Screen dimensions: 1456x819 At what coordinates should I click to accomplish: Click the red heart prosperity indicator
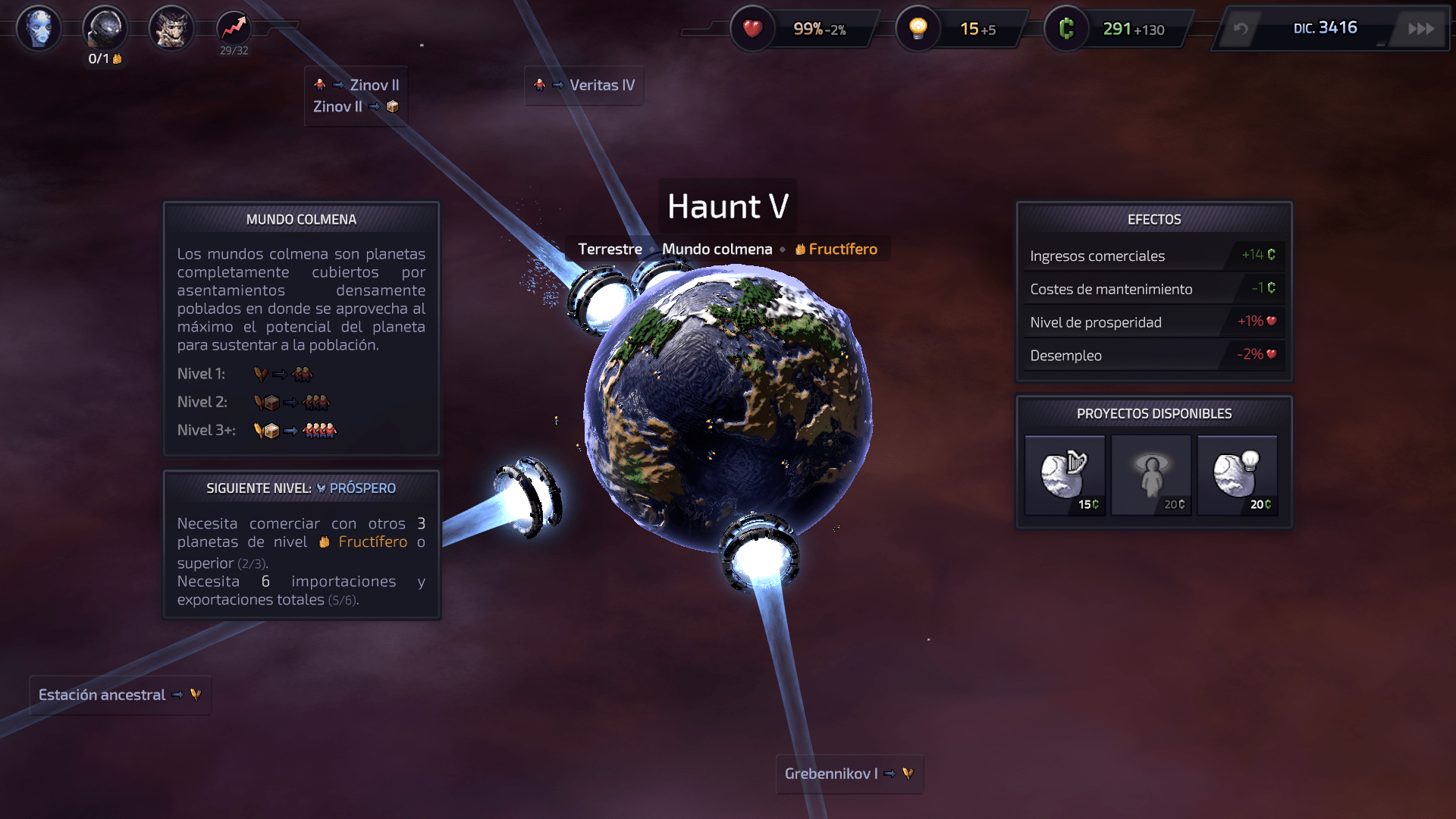click(752, 29)
